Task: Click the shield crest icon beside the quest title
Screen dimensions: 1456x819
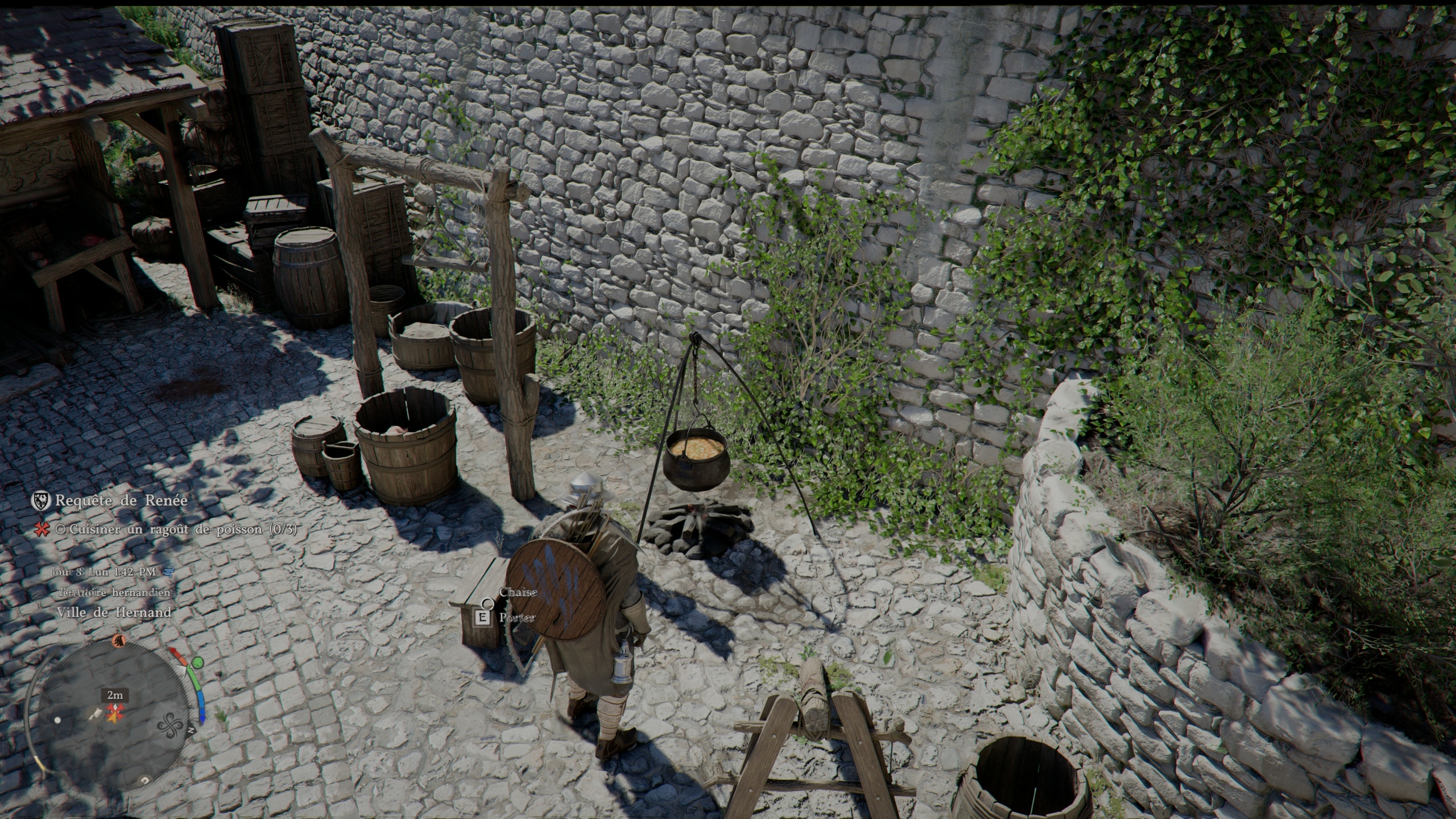Action: [x=40, y=500]
